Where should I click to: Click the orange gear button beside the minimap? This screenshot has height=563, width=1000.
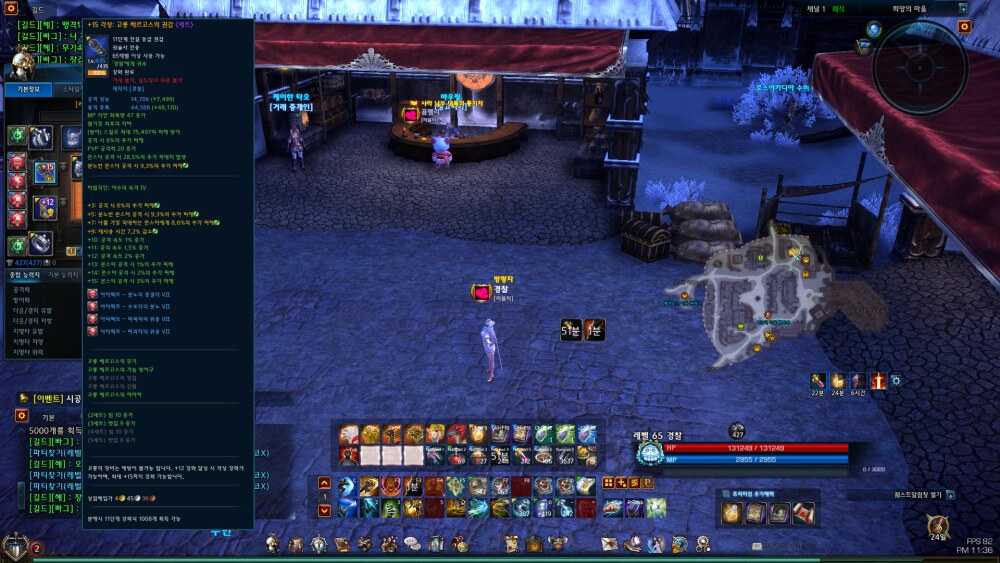[964, 26]
